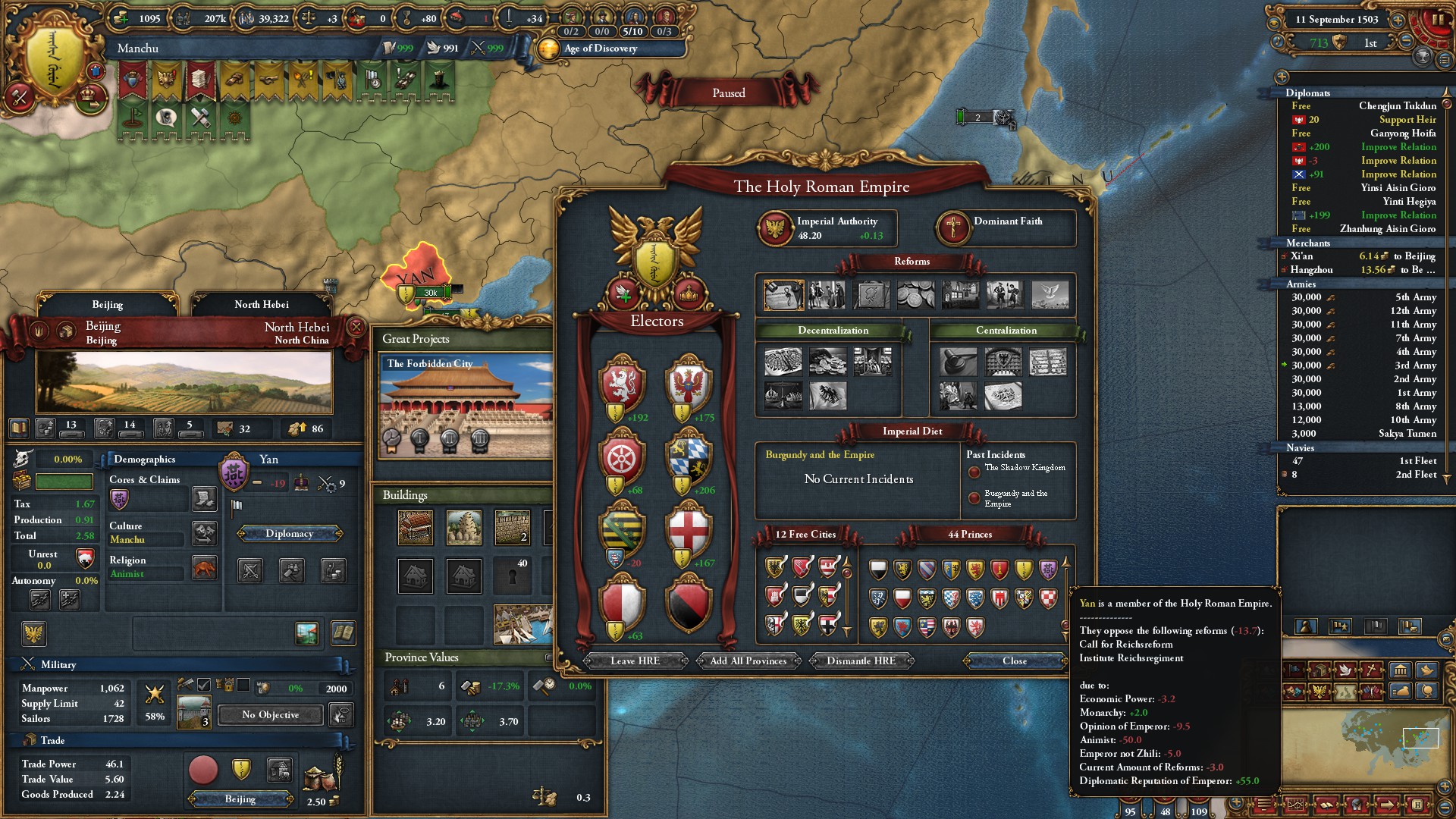
Task: Click the Add All Provinces button
Action: coord(747,661)
